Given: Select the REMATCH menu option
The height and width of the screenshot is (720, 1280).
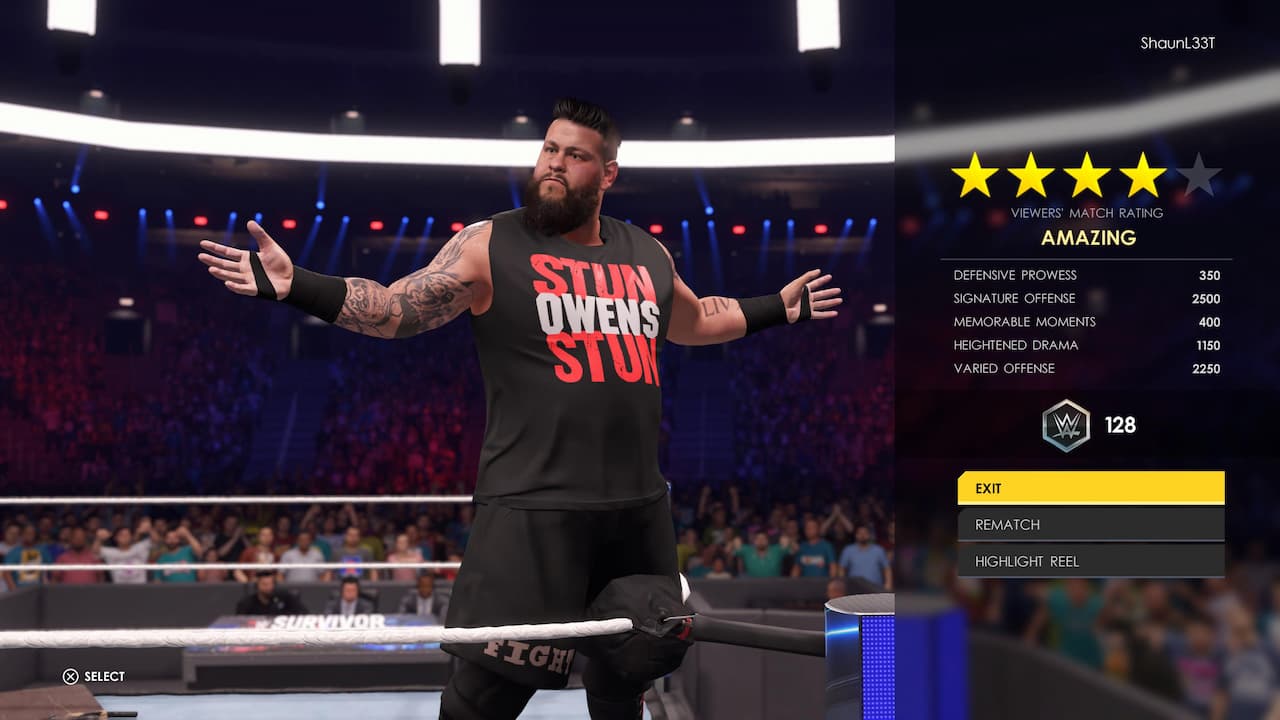Looking at the screenshot, I should click(x=1090, y=524).
